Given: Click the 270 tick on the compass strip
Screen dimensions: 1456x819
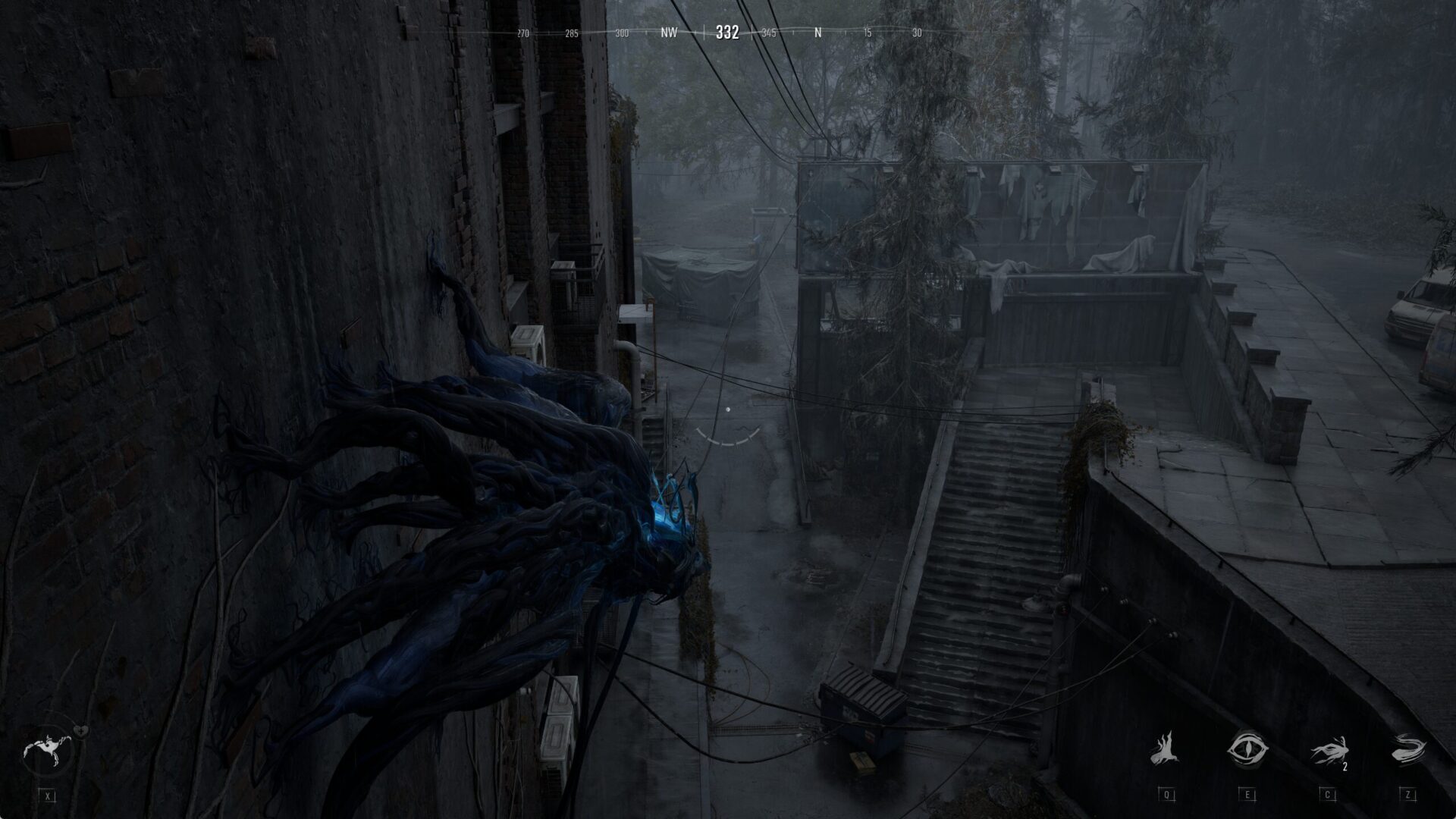Looking at the screenshot, I should click(522, 33).
